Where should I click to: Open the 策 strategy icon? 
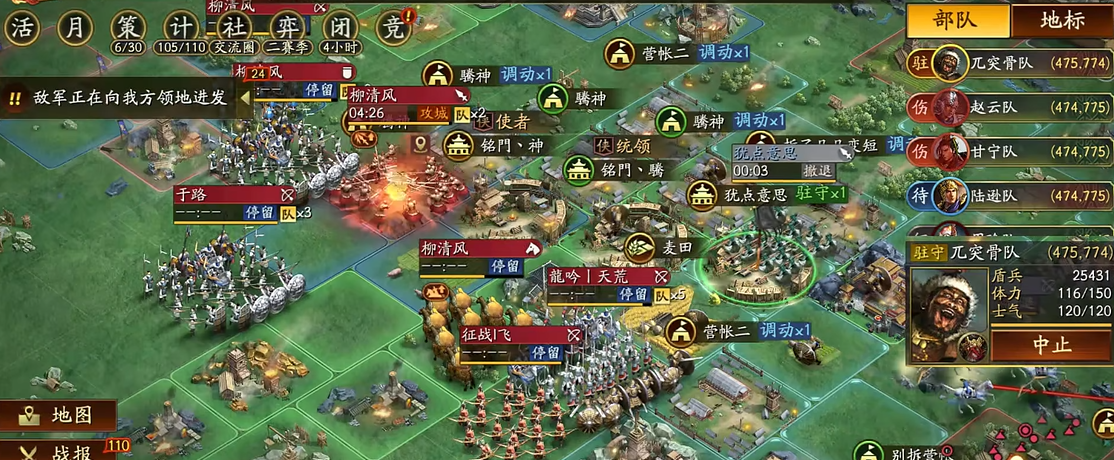[x=129, y=28]
